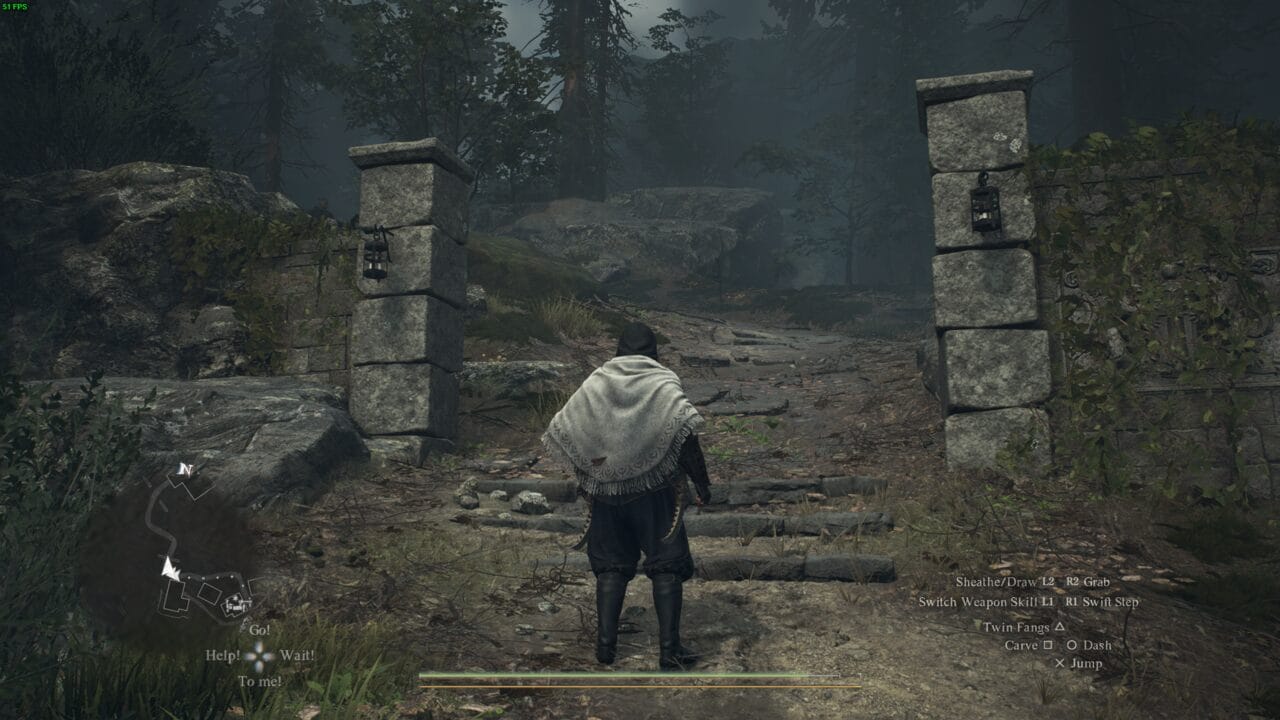Screen dimensions: 1280x720
Task: Activate the Twin Fangs weapon skill label
Action: [x=1016, y=627]
